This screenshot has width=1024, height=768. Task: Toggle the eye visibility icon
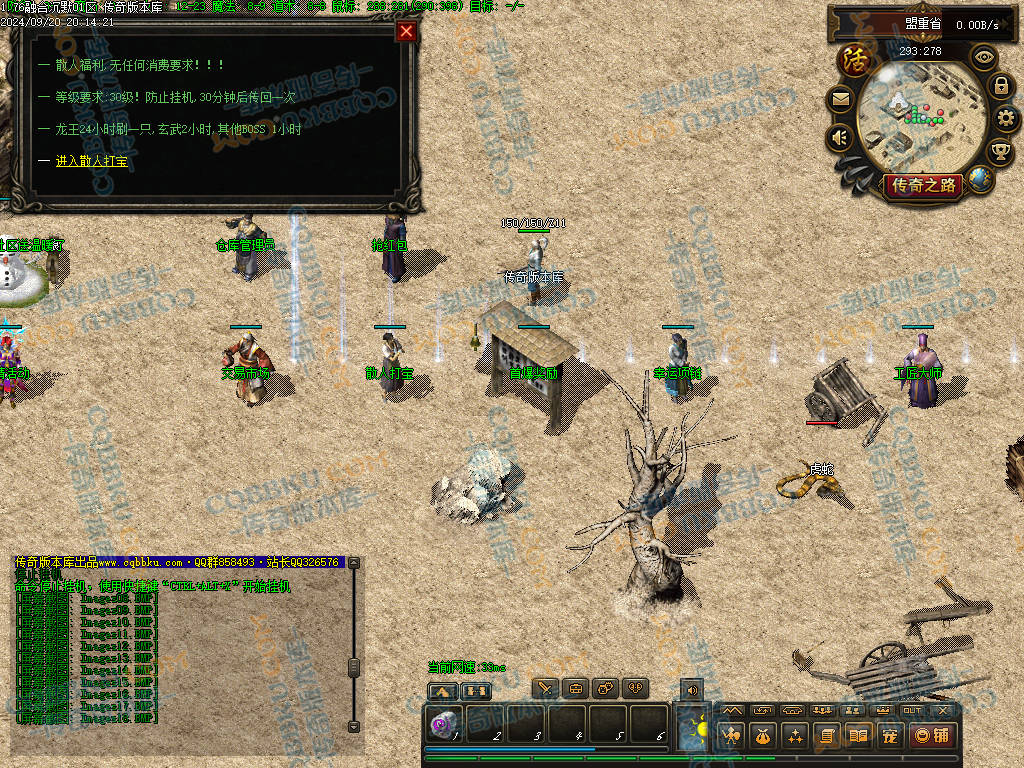(x=985, y=57)
